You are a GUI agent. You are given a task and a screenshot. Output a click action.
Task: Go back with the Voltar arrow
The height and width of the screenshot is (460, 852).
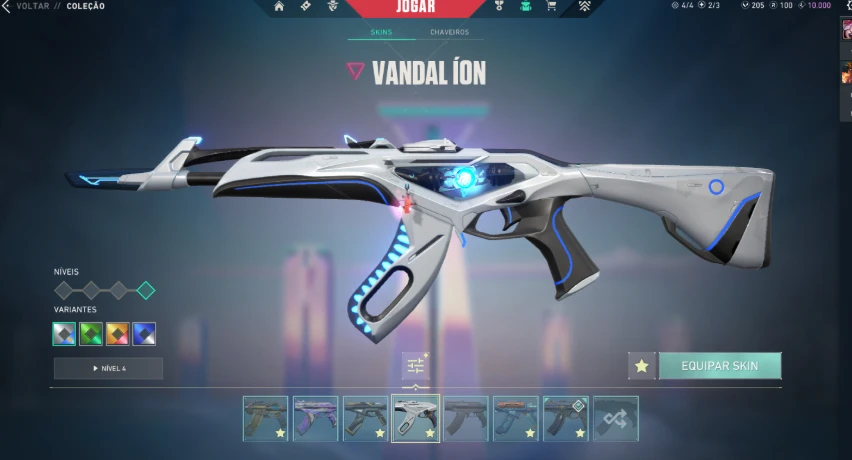click(6, 6)
